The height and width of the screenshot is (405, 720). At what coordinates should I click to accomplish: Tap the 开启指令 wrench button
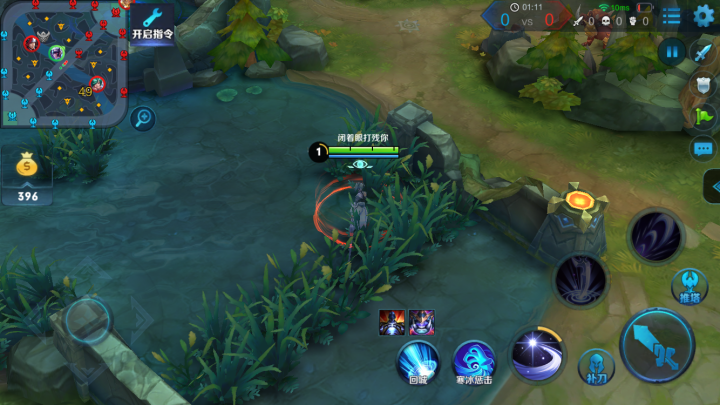[152, 21]
